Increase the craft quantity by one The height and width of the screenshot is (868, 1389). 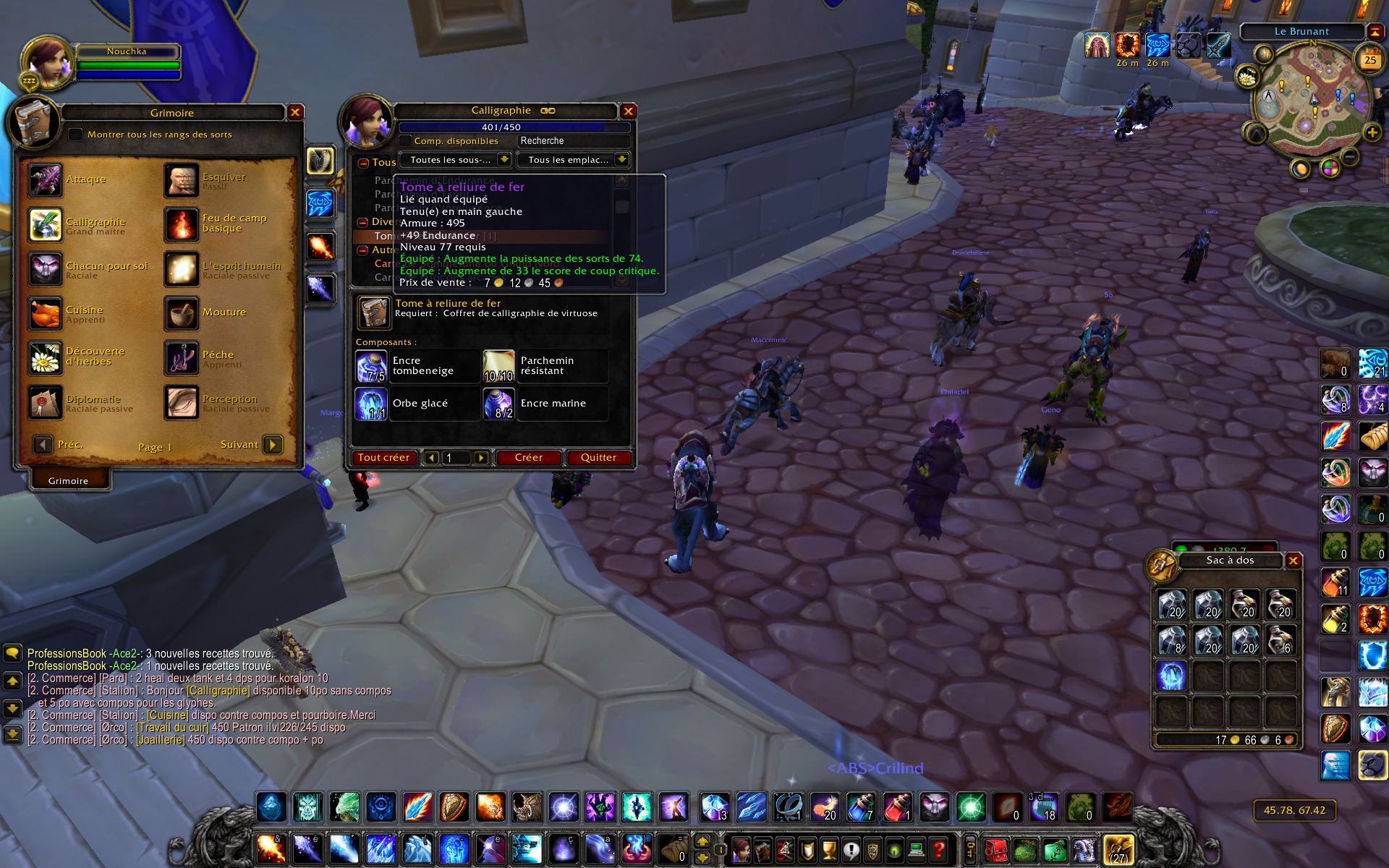click(x=480, y=458)
